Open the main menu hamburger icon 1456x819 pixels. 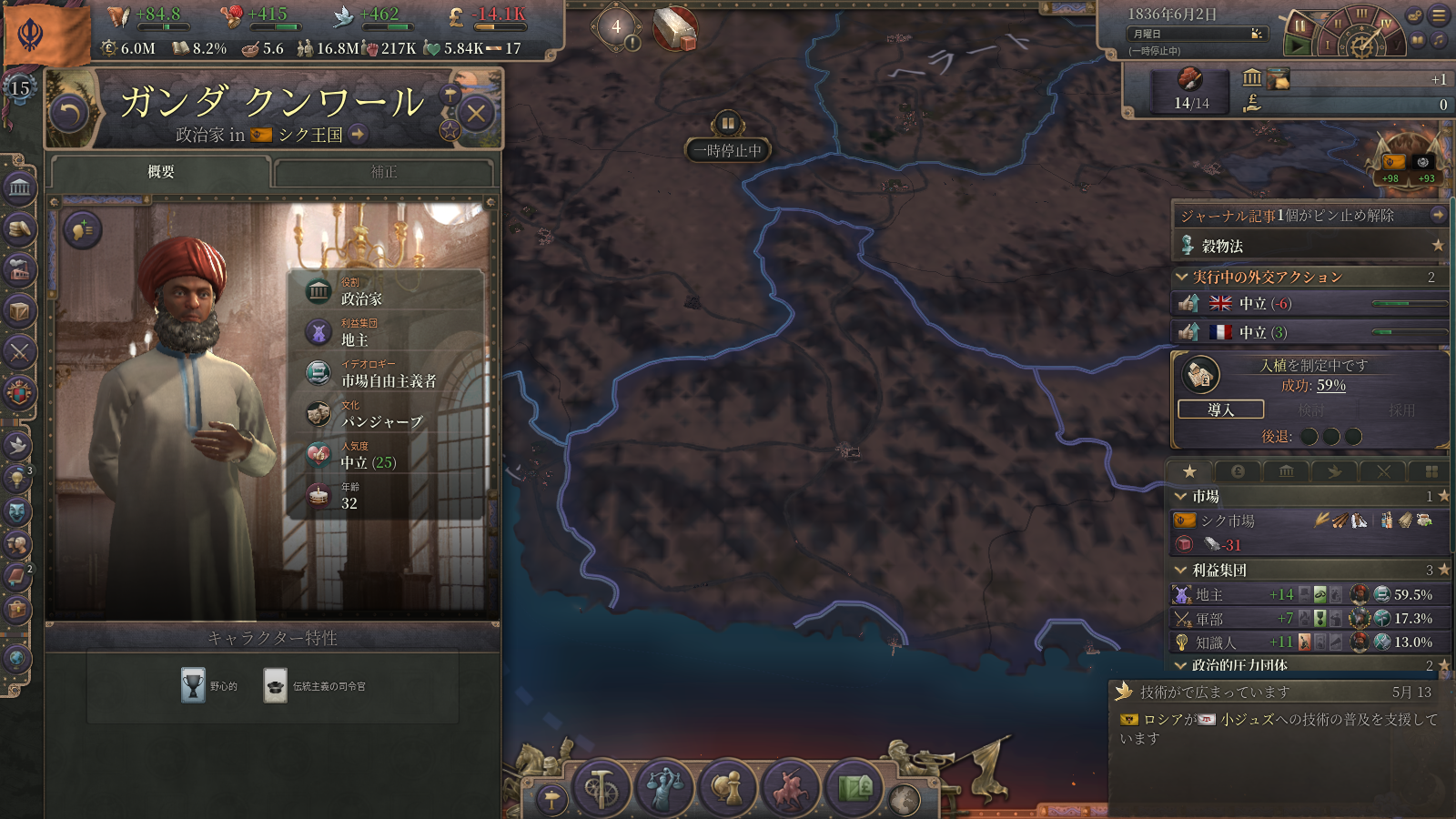point(1439,15)
